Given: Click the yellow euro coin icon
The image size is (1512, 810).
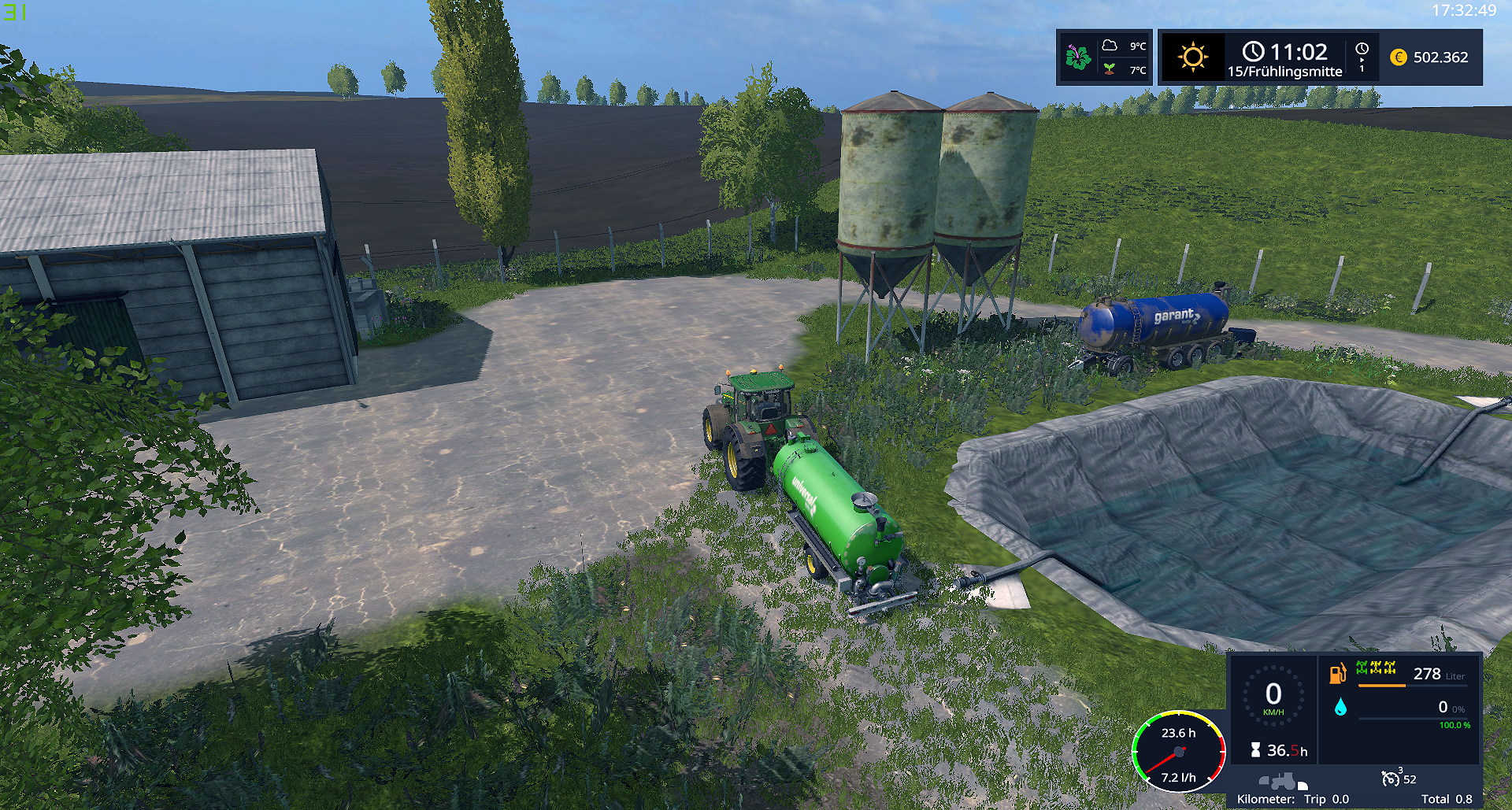Looking at the screenshot, I should [1399, 57].
